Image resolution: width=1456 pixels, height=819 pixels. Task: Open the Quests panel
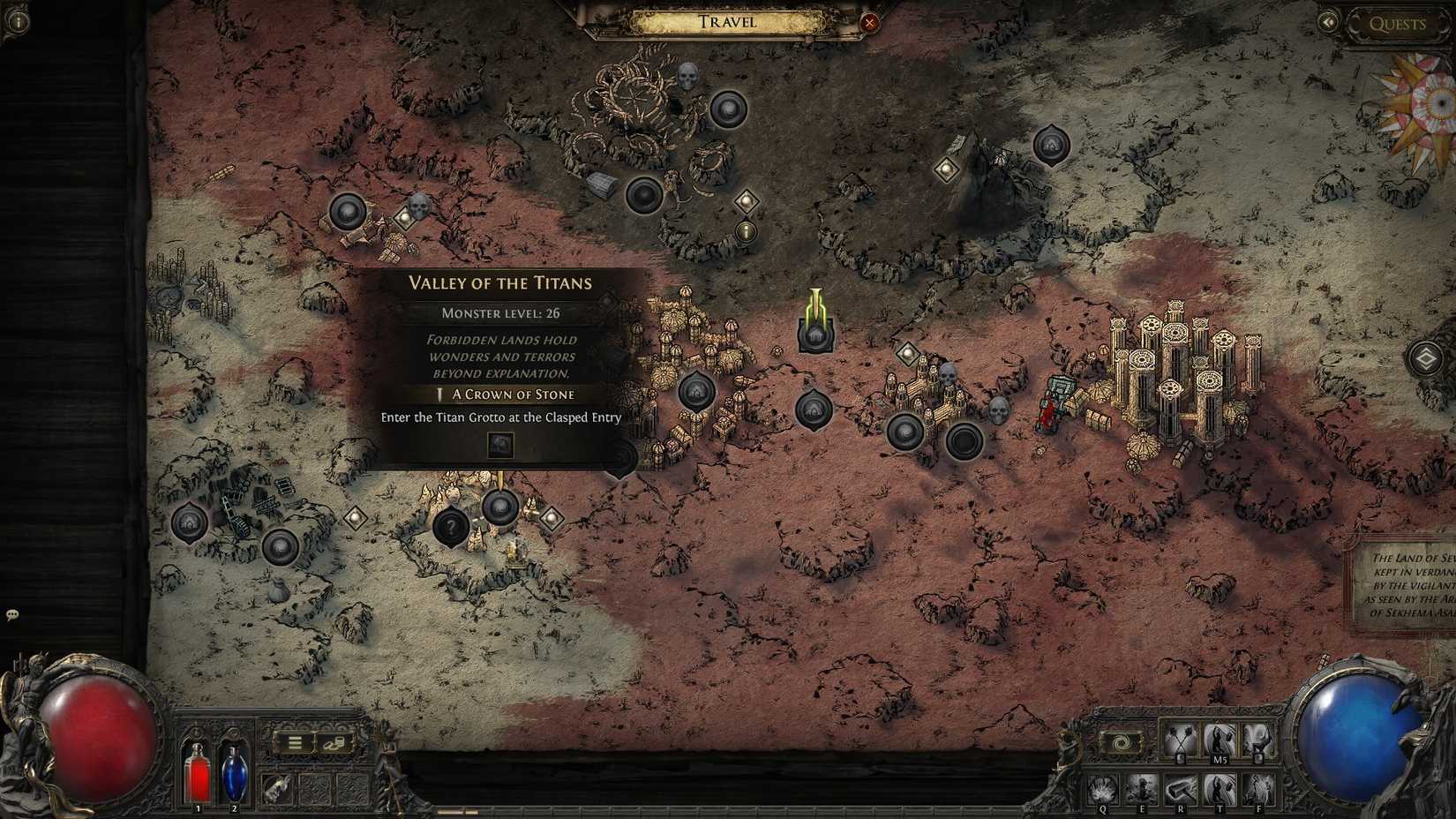(1398, 24)
